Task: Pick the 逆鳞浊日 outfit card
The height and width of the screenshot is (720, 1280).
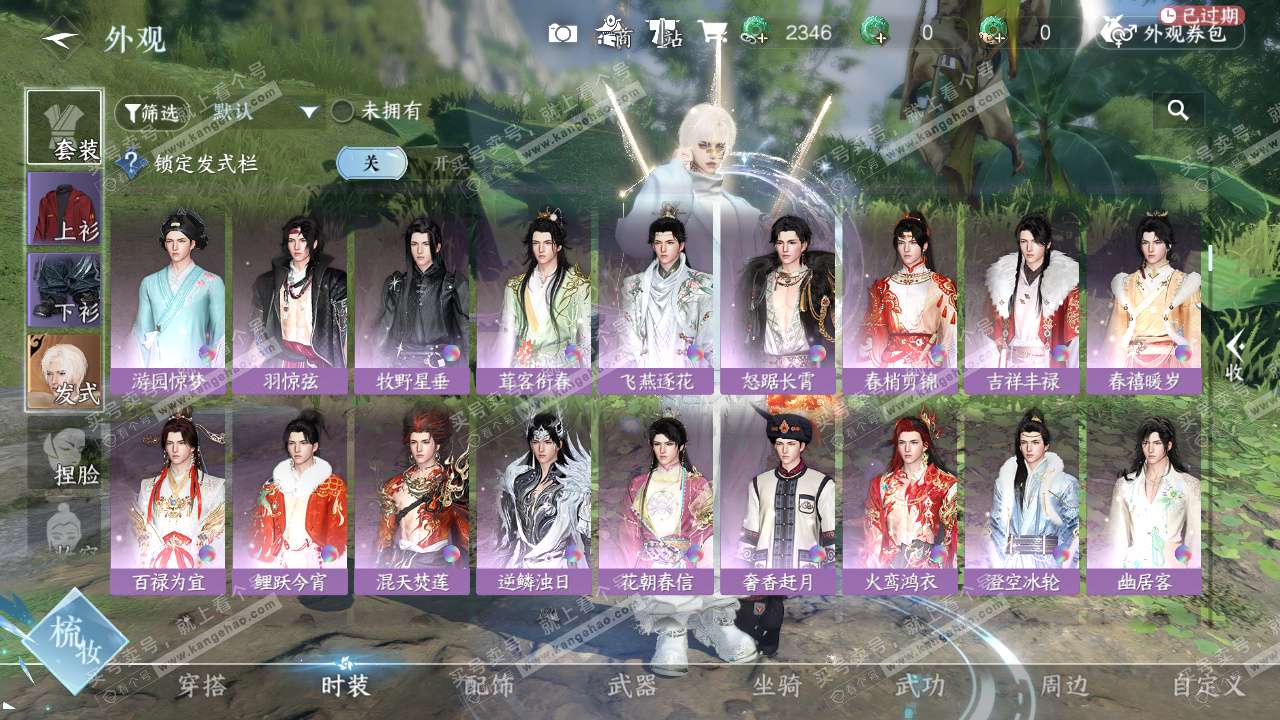Action: (x=534, y=501)
